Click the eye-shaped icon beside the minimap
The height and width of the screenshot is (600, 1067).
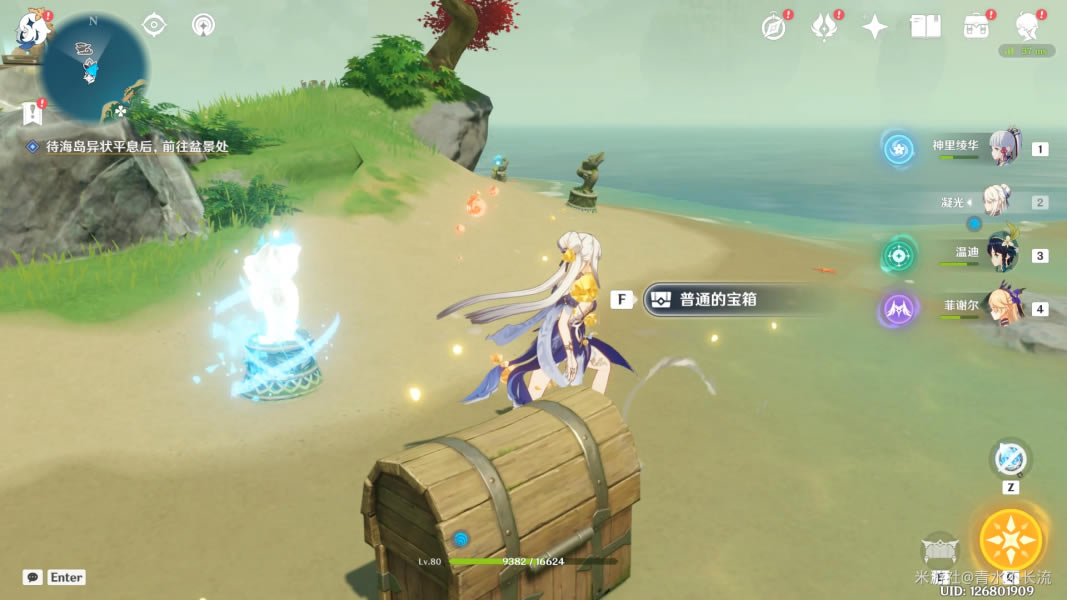coord(154,25)
